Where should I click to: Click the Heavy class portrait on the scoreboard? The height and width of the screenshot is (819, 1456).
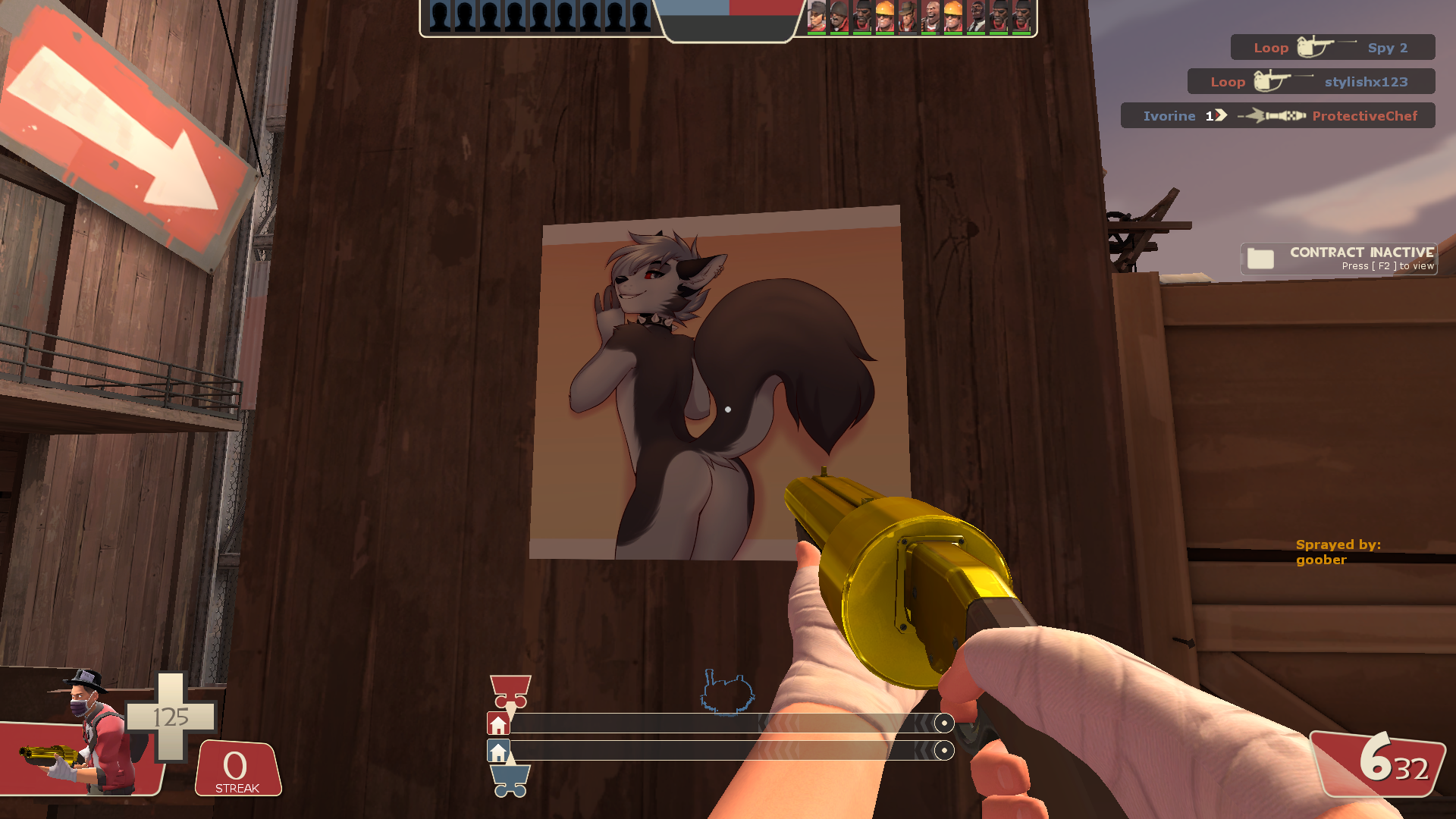tap(931, 16)
